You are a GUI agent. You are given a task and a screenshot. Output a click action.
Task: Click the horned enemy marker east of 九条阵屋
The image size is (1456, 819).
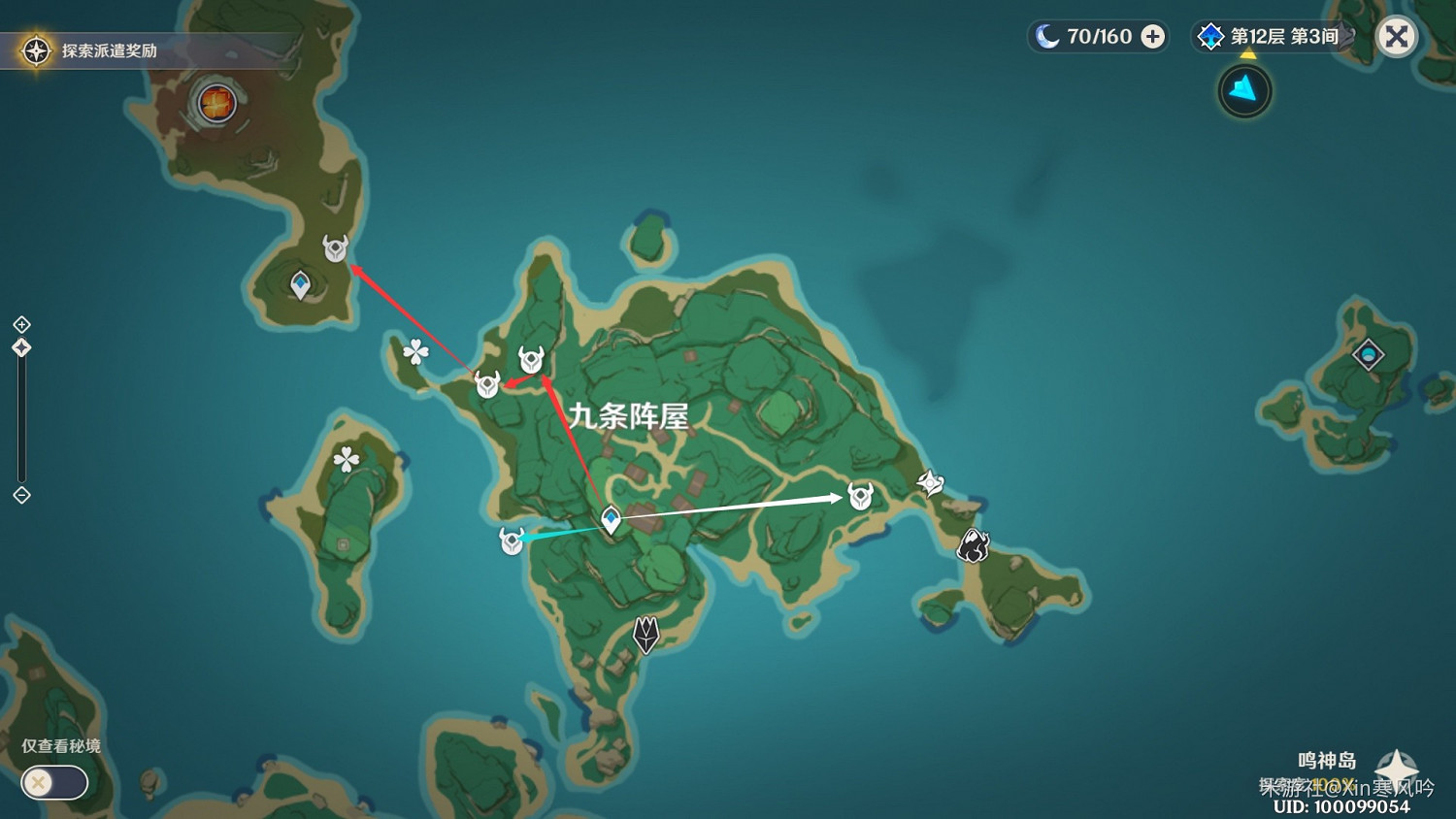(858, 495)
